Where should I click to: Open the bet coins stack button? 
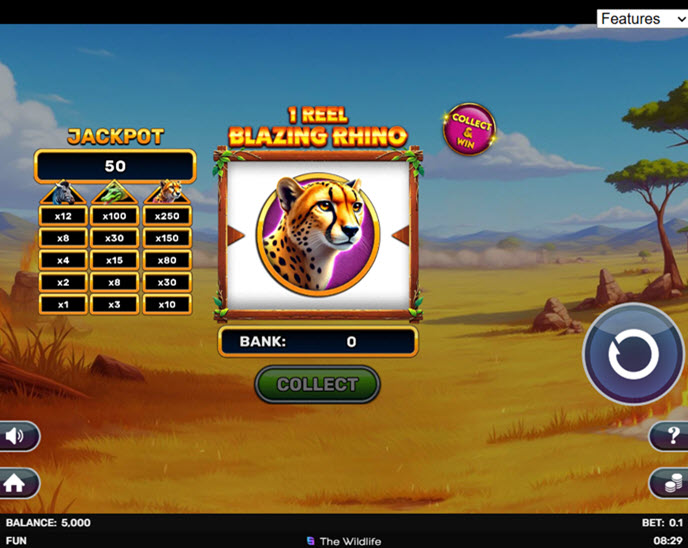pos(670,484)
